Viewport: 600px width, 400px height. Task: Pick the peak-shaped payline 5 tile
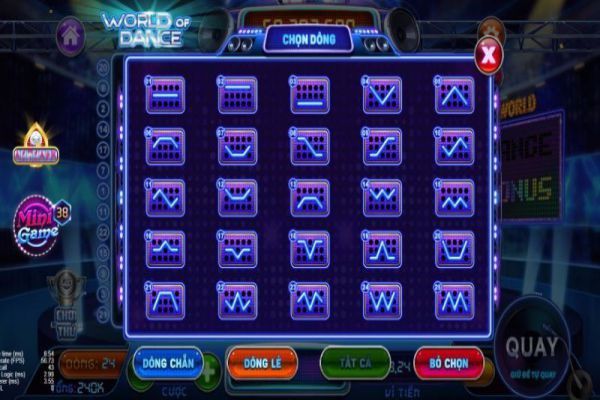453,94
